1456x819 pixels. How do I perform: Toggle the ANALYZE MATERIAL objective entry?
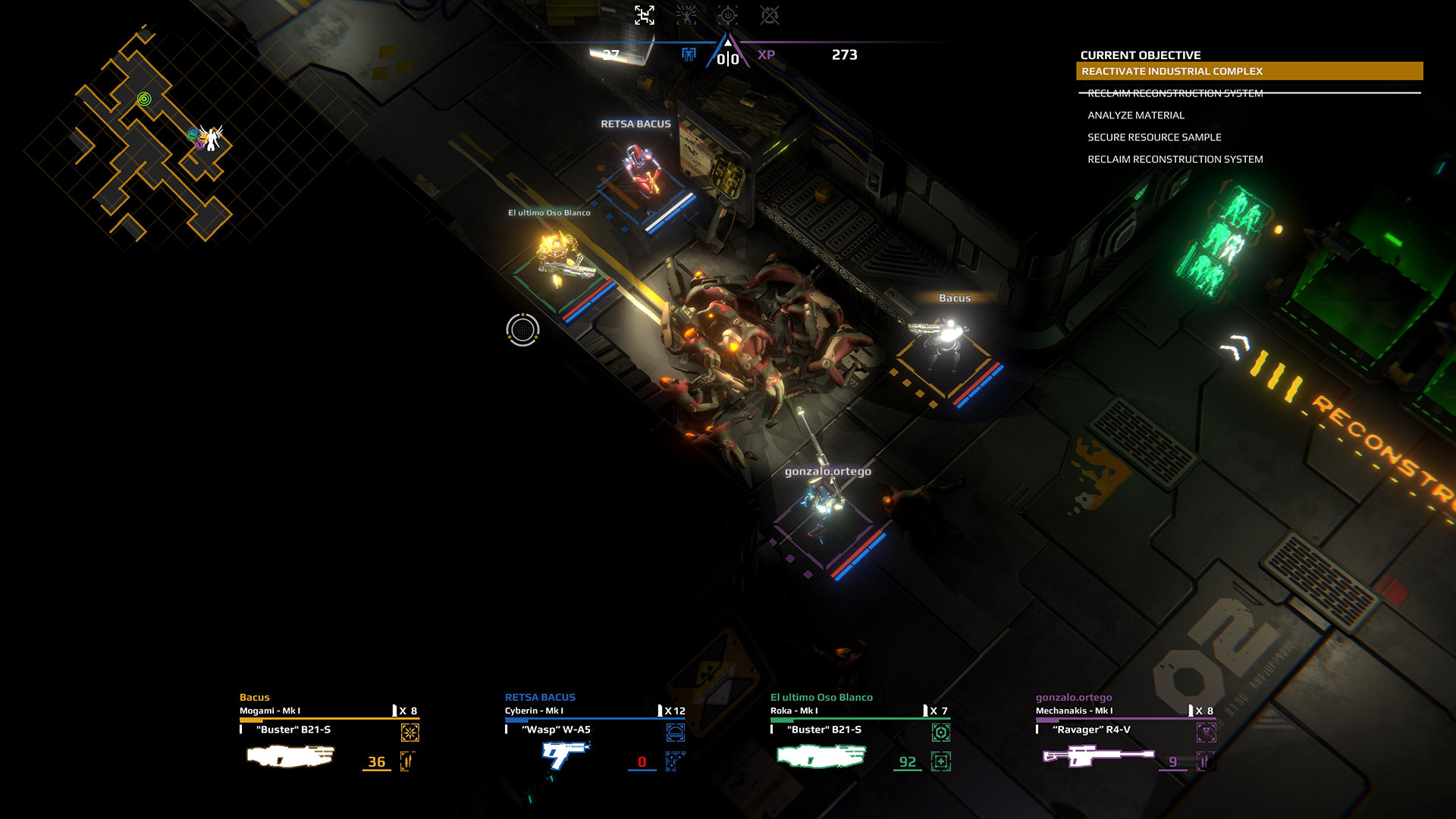pyautogui.click(x=1136, y=115)
